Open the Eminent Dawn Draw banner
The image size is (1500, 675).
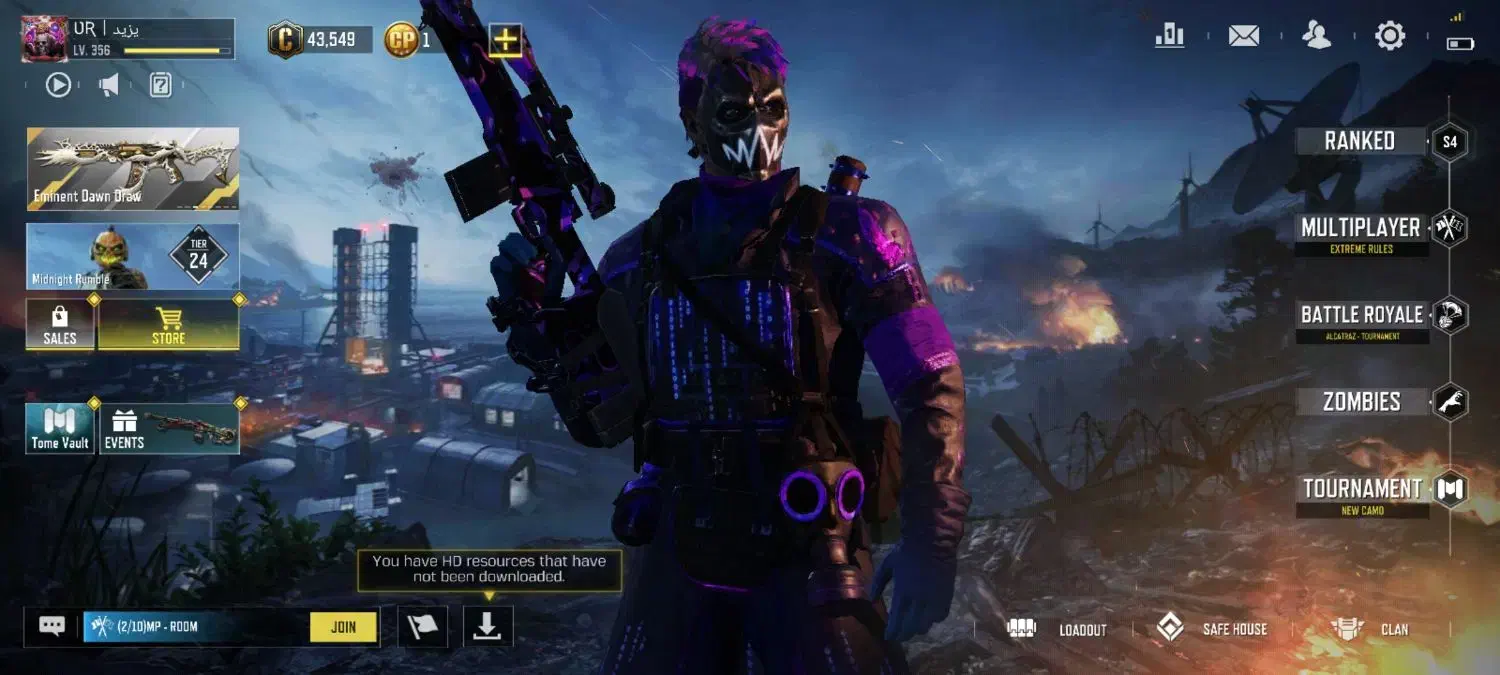[x=133, y=168]
